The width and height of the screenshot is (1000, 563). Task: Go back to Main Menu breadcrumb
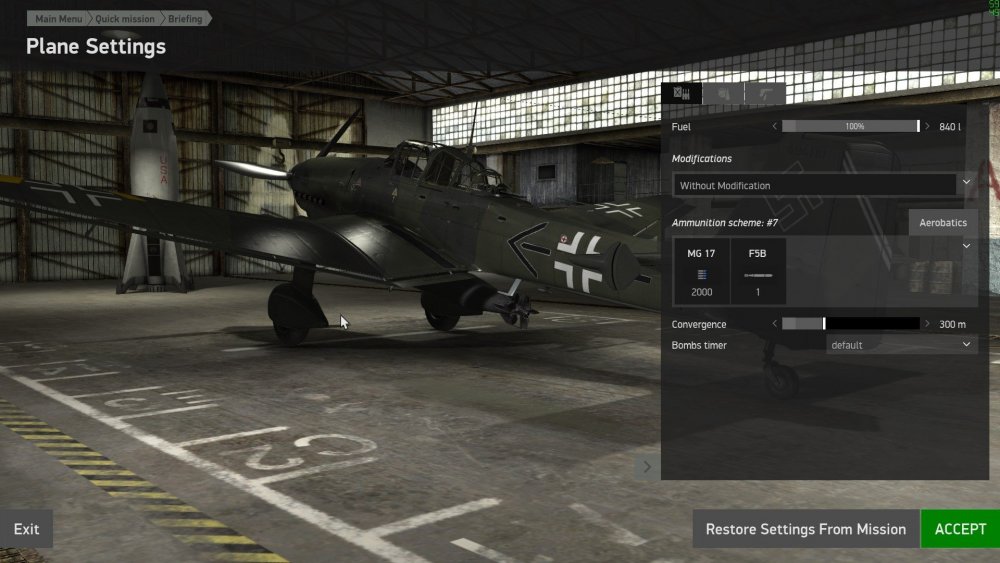coord(59,19)
